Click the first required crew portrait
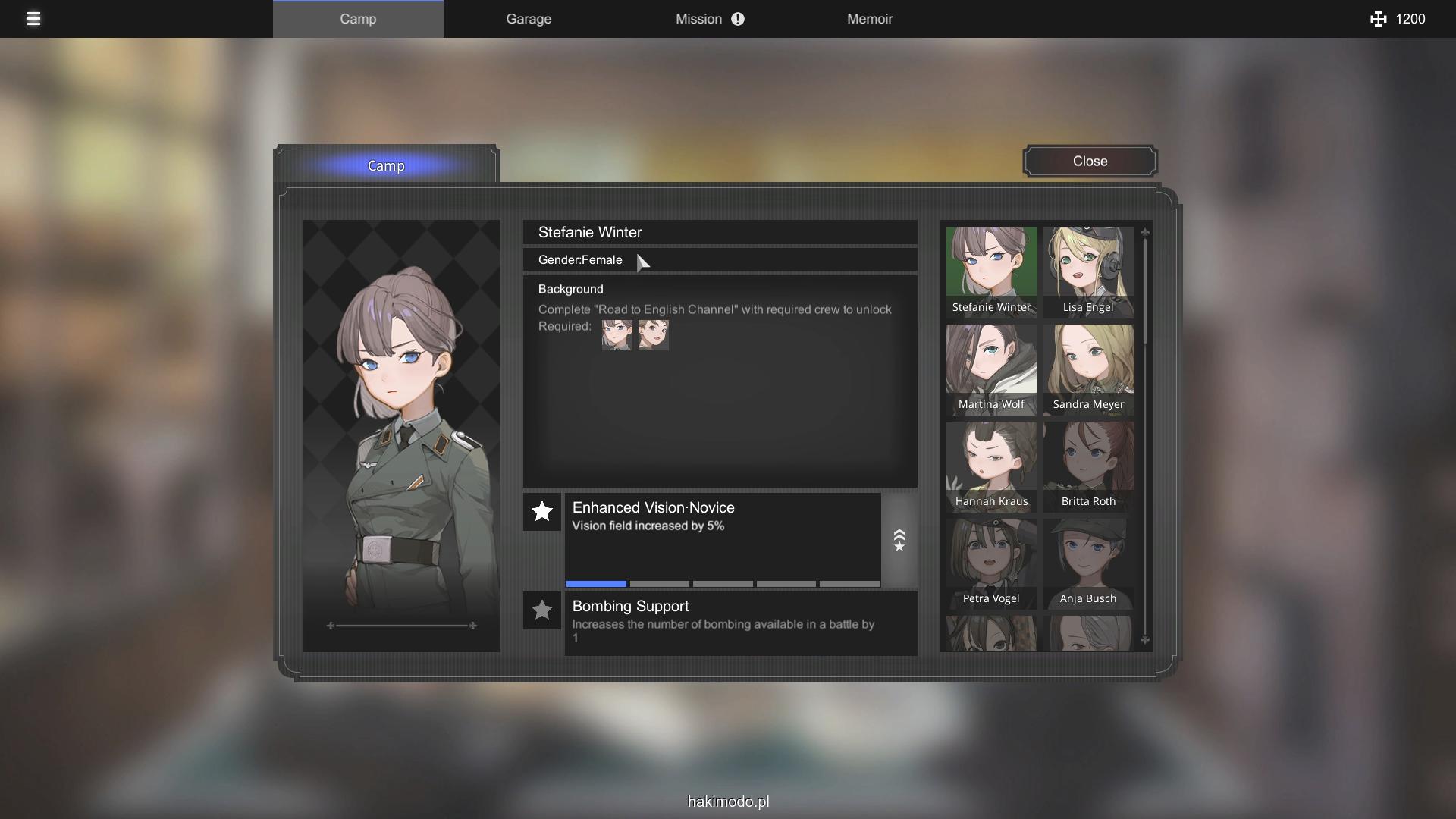Viewport: 1456px width, 819px height. (x=617, y=334)
